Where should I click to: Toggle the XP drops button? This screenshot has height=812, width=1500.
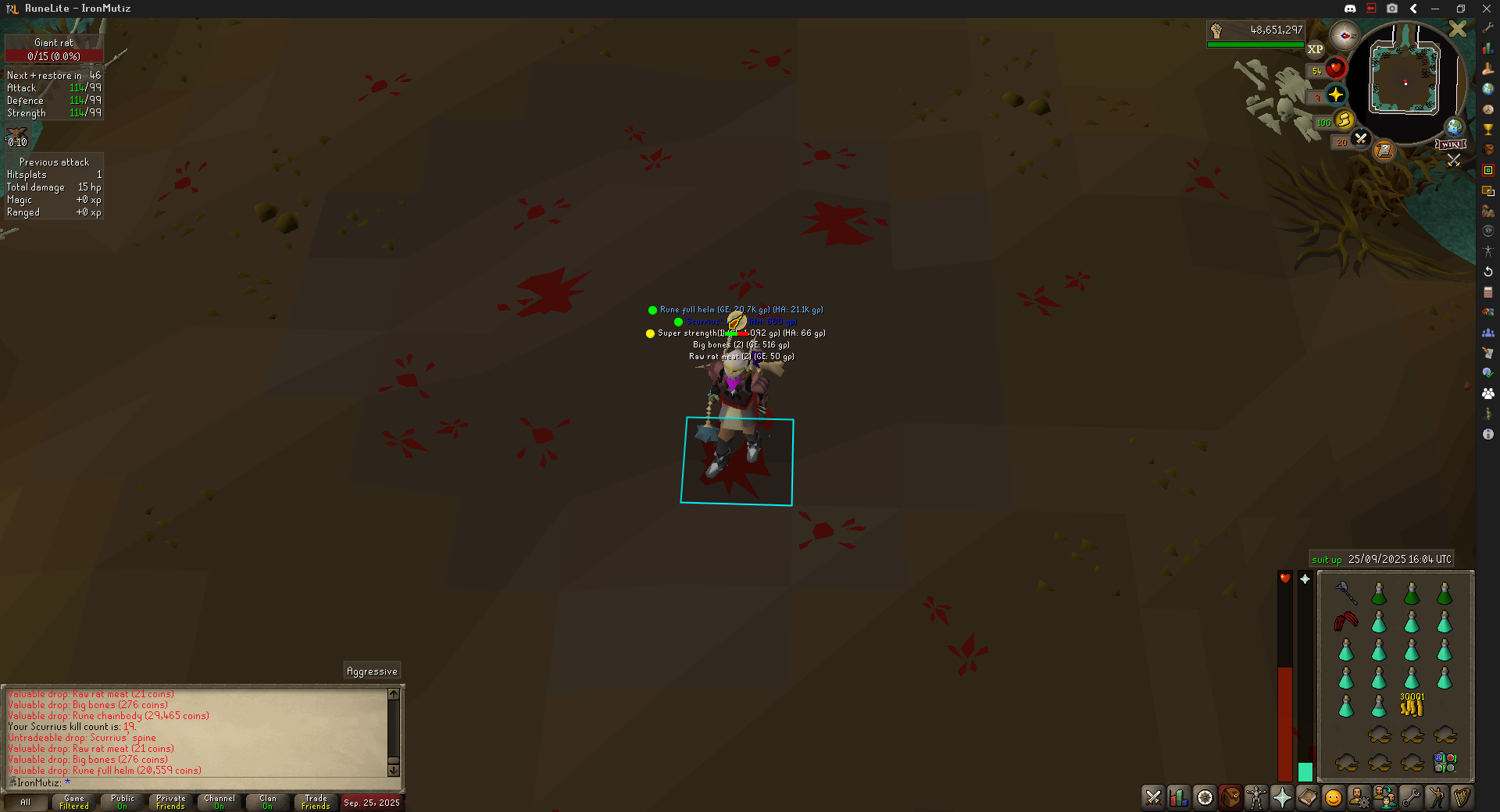pos(1316,49)
